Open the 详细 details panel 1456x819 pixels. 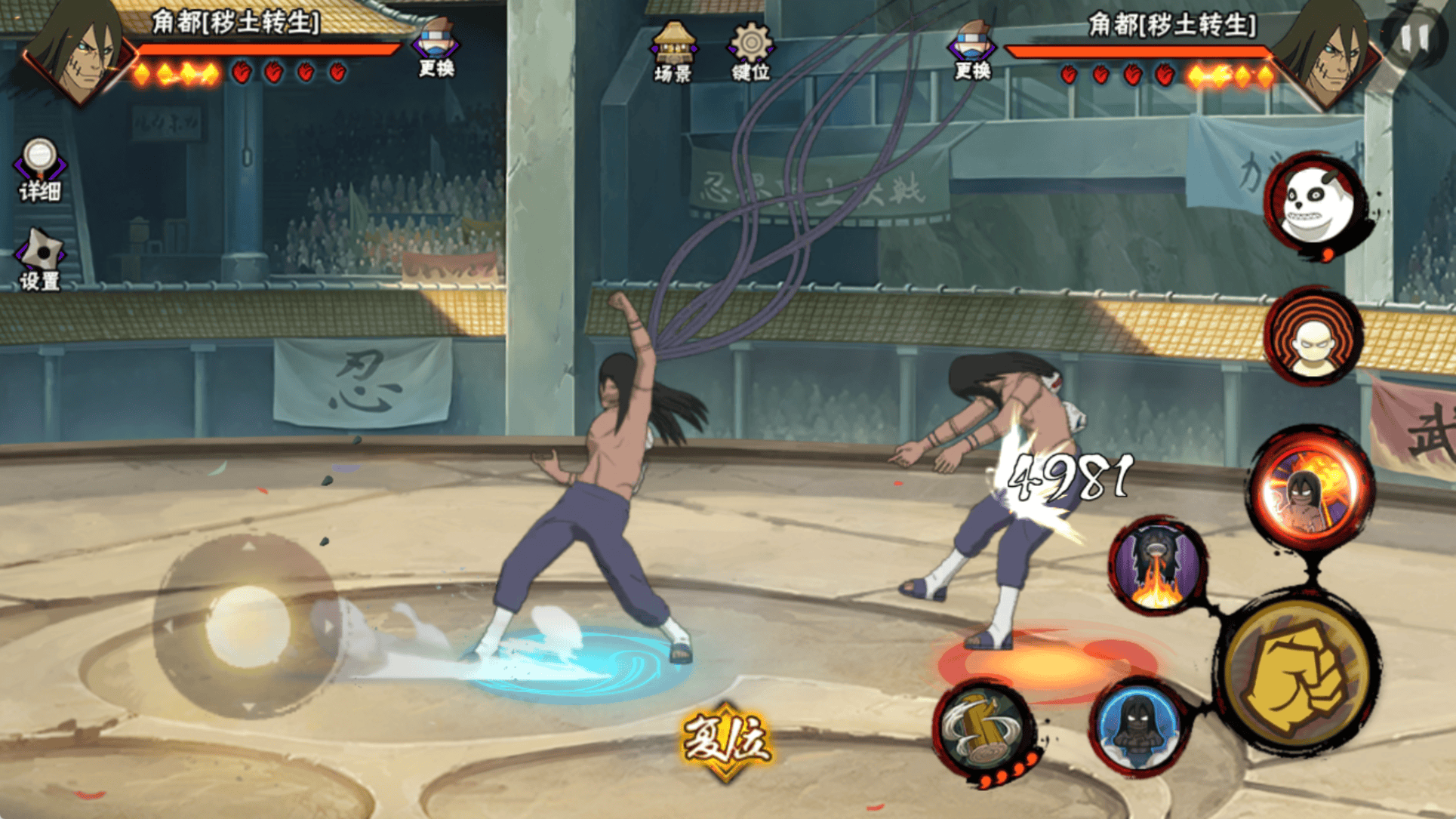39,170
